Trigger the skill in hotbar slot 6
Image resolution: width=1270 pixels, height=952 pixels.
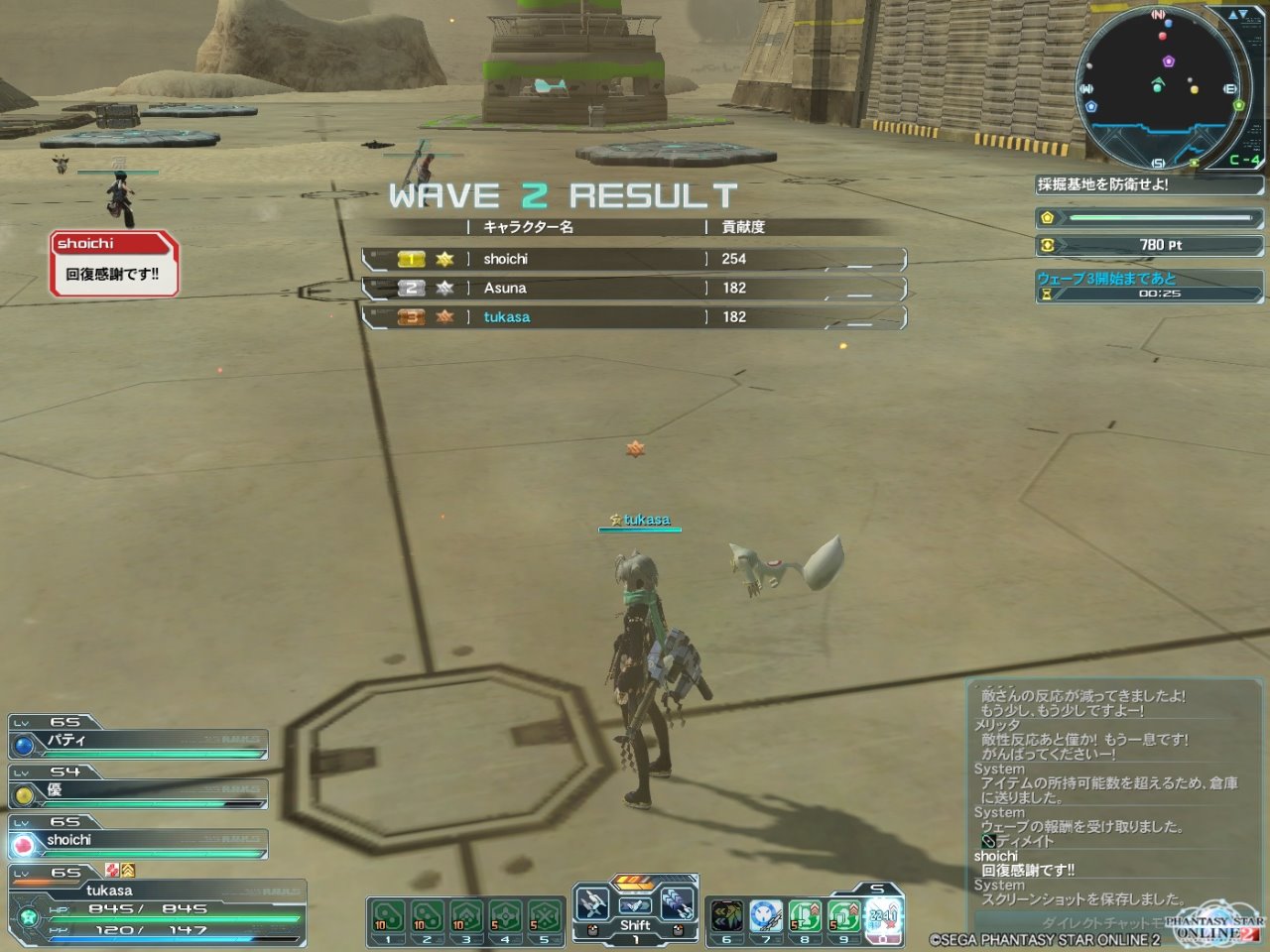pyautogui.click(x=727, y=919)
